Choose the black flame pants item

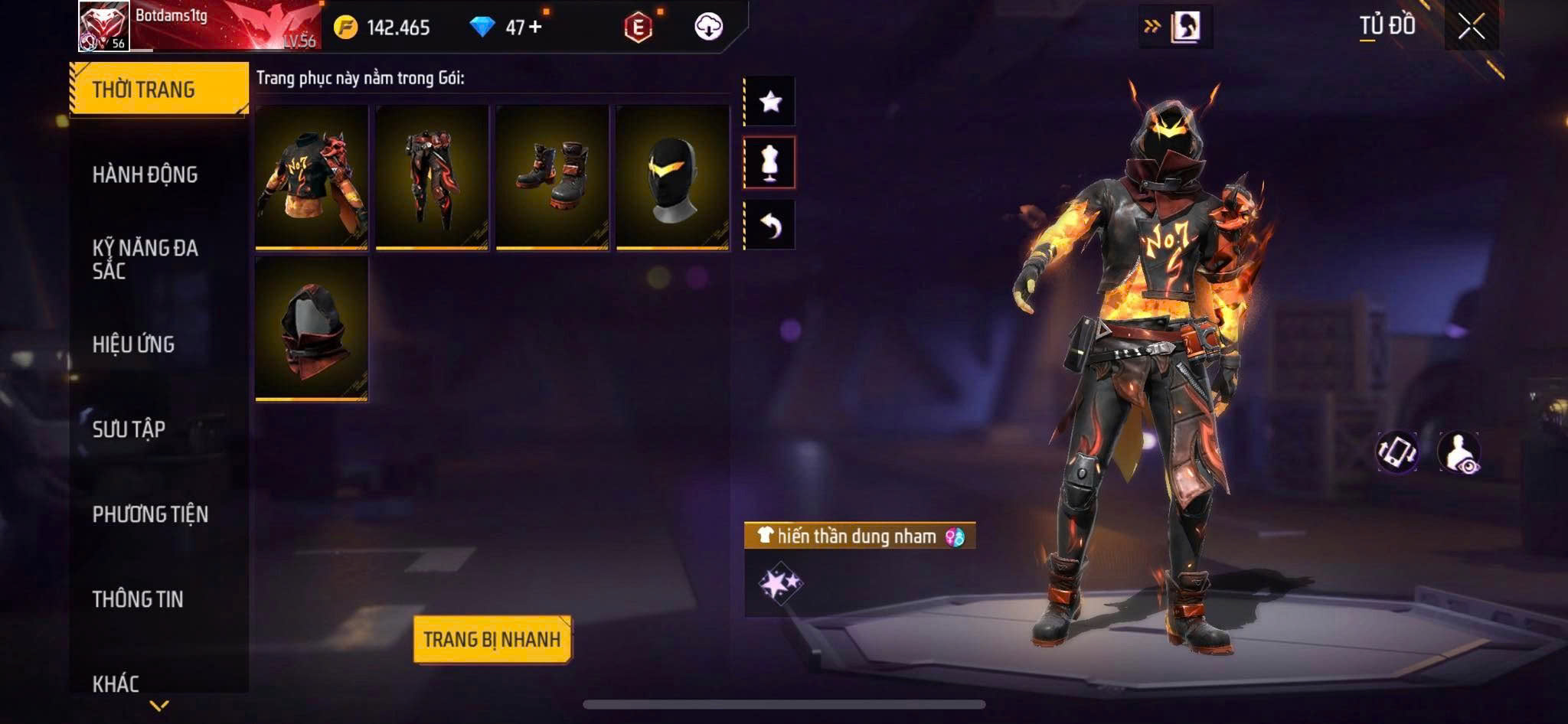432,178
